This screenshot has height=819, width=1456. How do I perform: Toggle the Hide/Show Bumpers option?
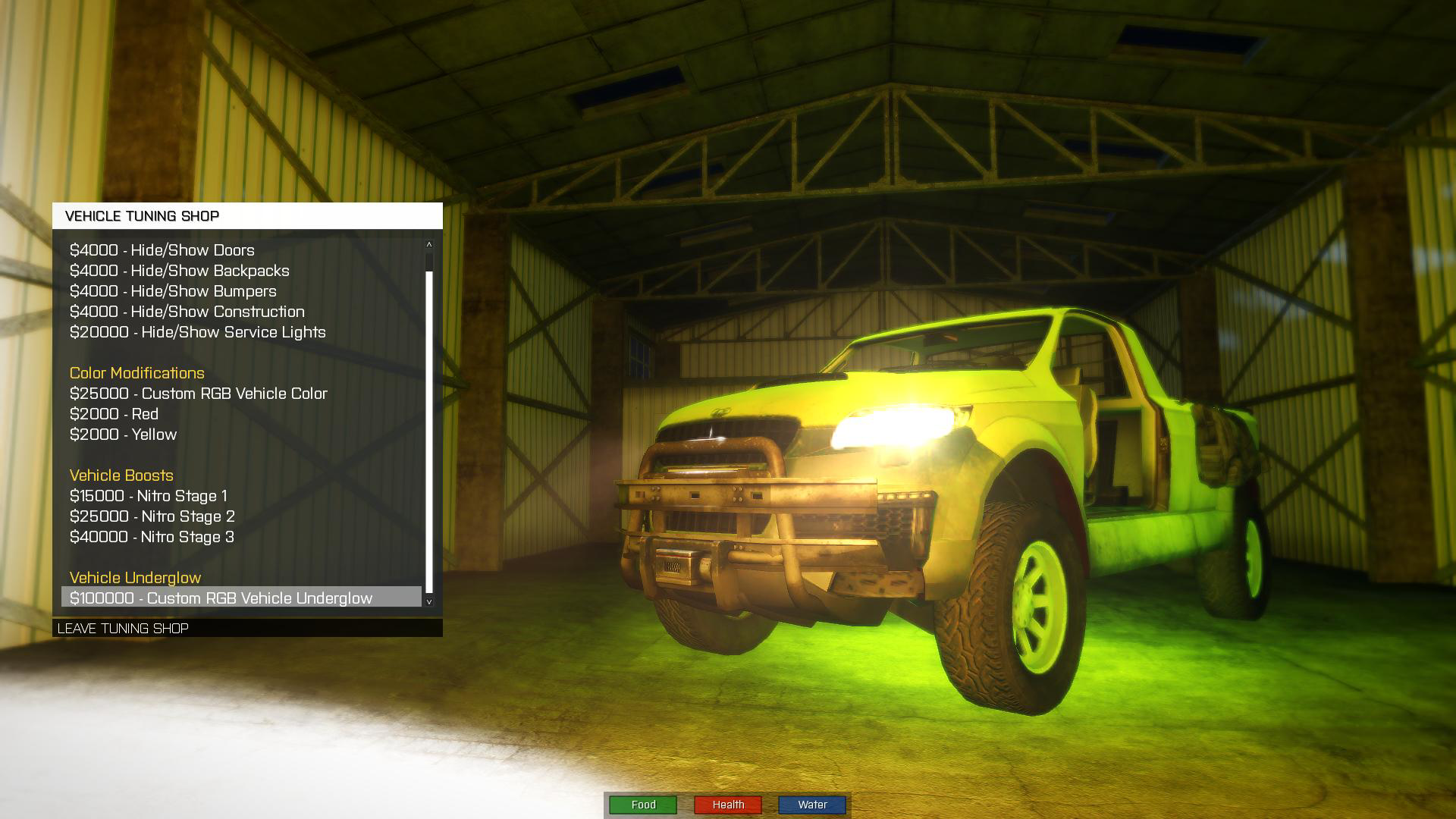(x=173, y=291)
